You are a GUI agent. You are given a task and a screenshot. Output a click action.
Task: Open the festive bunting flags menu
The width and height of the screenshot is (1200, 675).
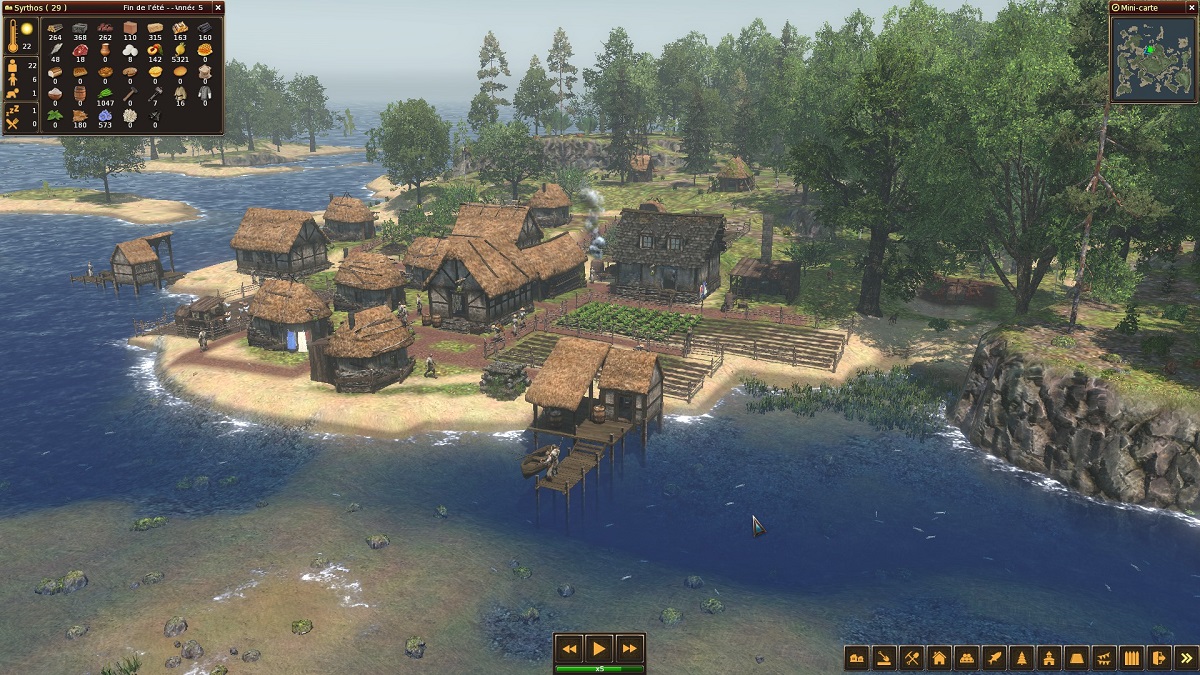point(1104,658)
